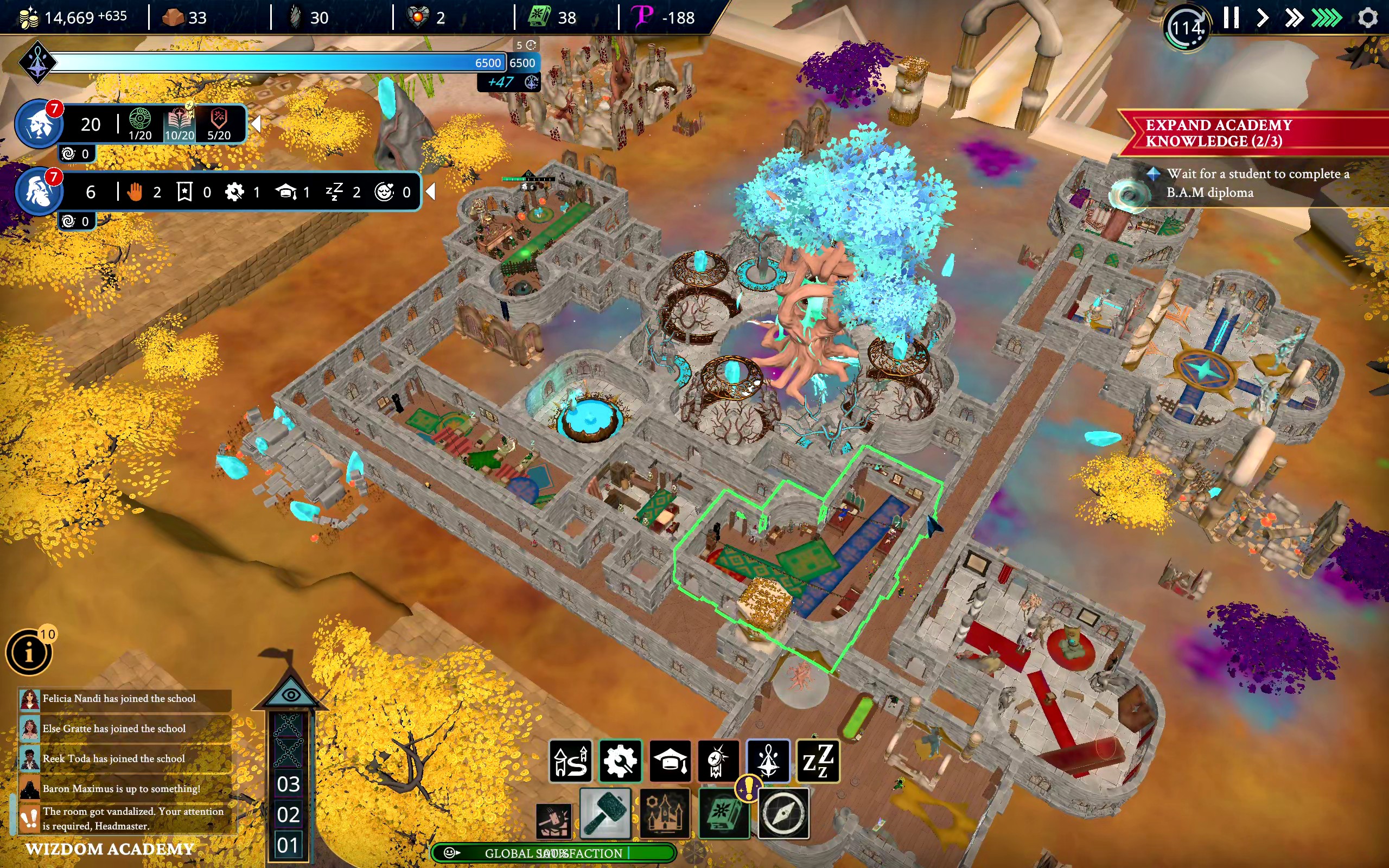Open the green spellbook research icon
Viewport: 1389px width, 868px height.
click(x=723, y=813)
